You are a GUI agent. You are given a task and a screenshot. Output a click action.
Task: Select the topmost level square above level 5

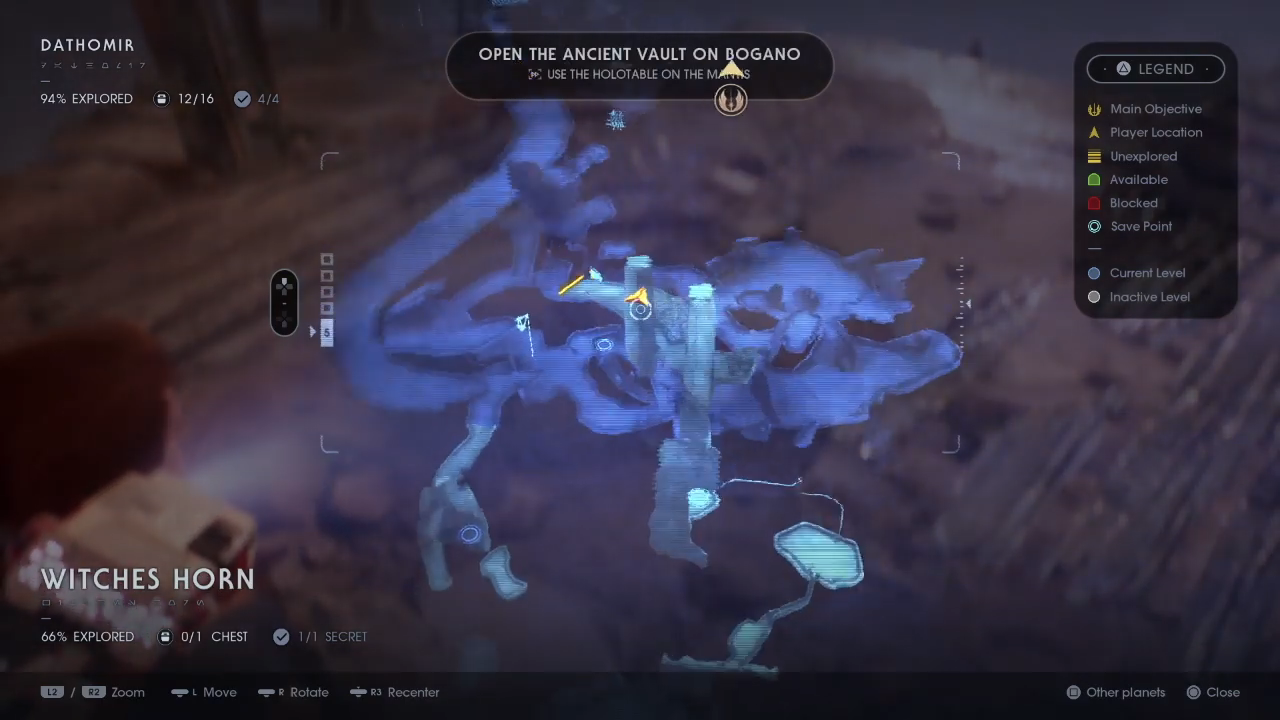click(x=327, y=260)
